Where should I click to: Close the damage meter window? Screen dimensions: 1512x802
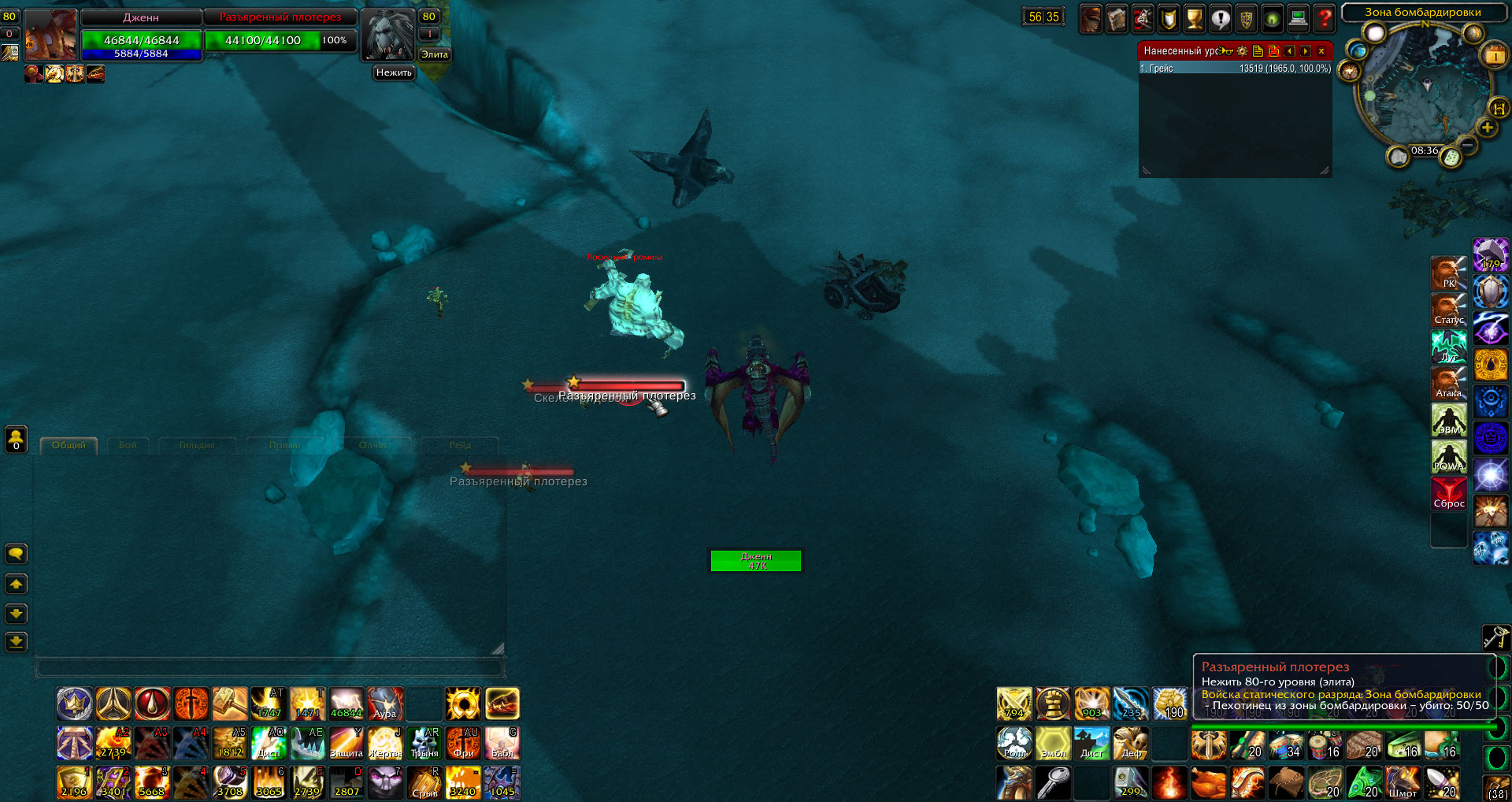1321,51
